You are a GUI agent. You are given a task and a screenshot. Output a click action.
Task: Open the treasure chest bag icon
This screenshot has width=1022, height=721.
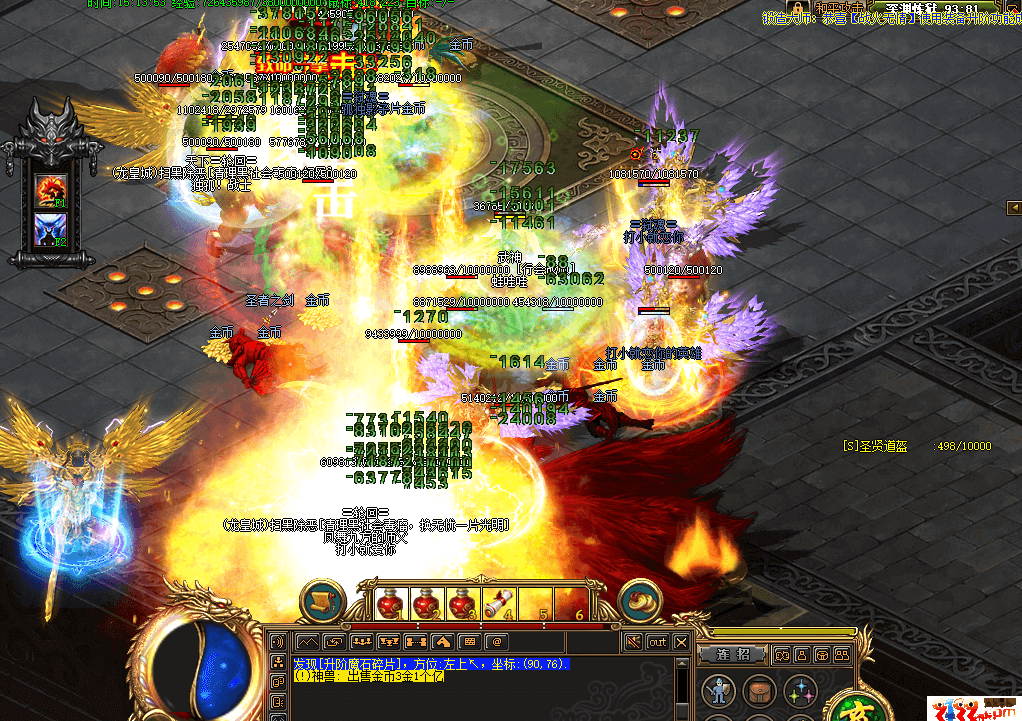[x=757, y=690]
